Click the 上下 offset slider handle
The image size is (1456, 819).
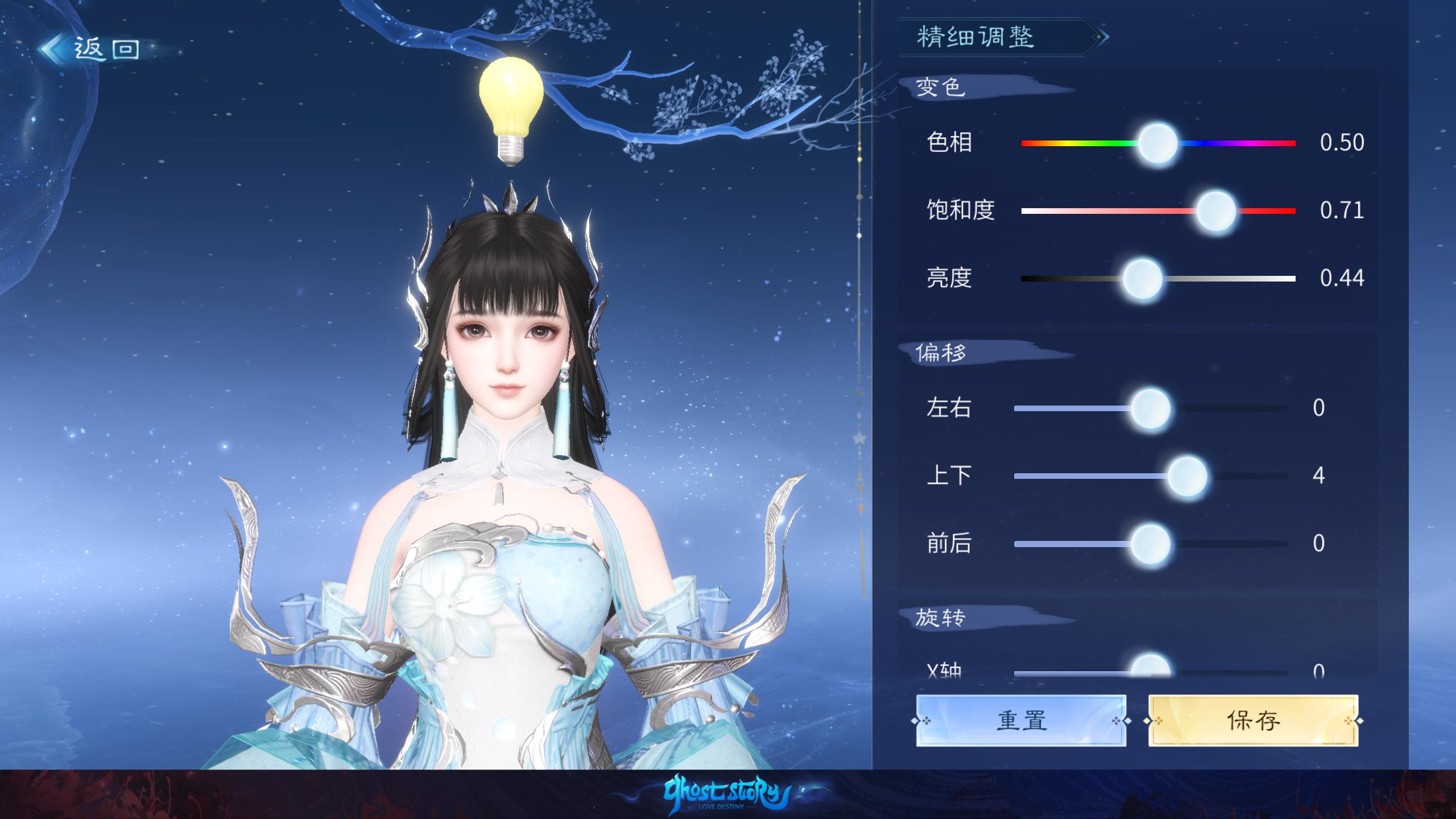[x=1188, y=476]
